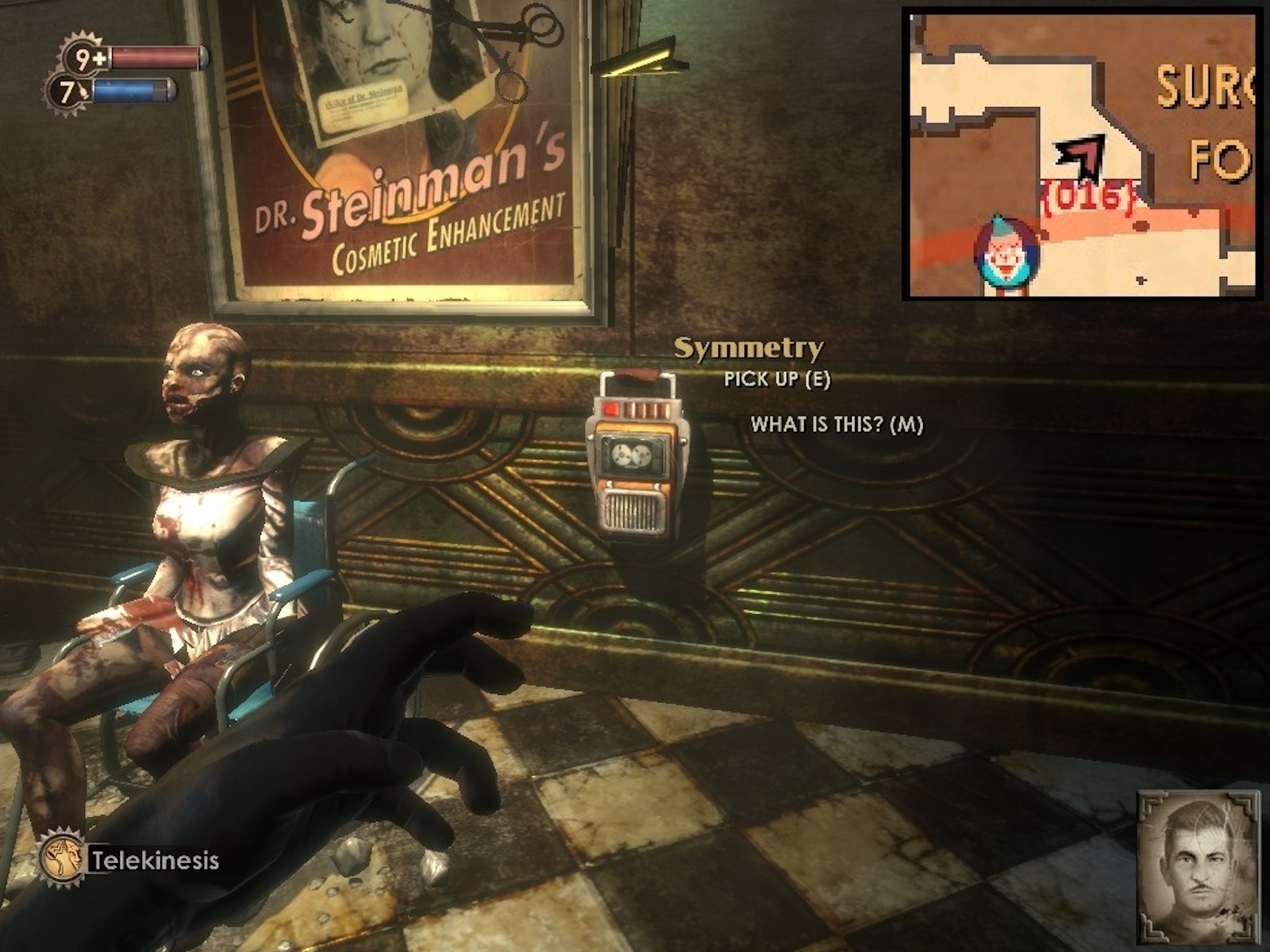Screen dimensions: 1270x952
Task: Click the character portrait thumbnail
Action: tap(1198, 866)
